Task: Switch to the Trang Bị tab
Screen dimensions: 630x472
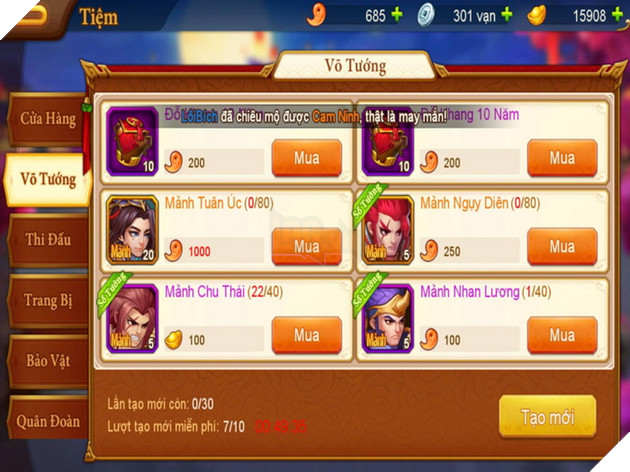Action: (x=47, y=300)
